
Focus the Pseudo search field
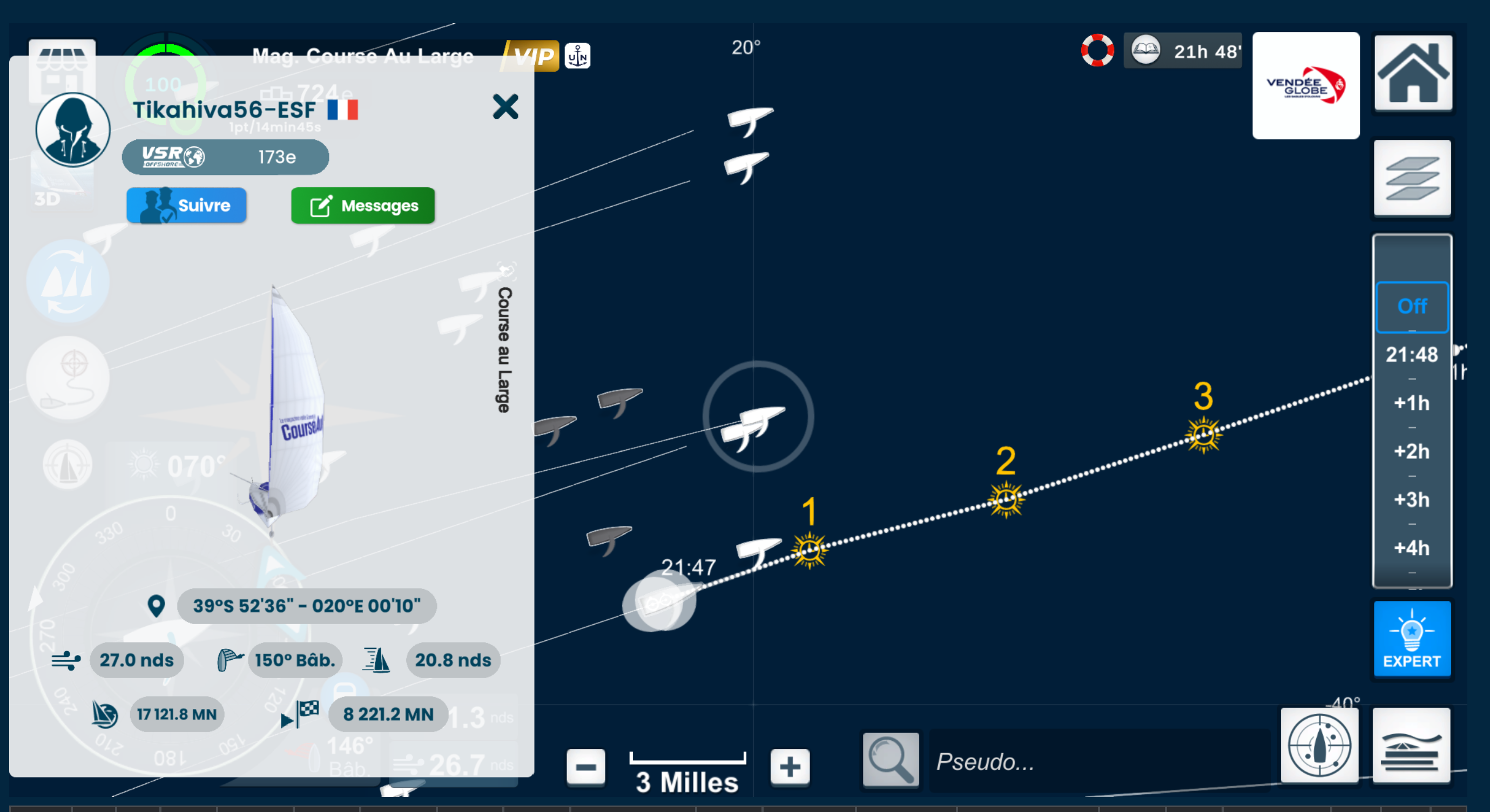point(1099,762)
